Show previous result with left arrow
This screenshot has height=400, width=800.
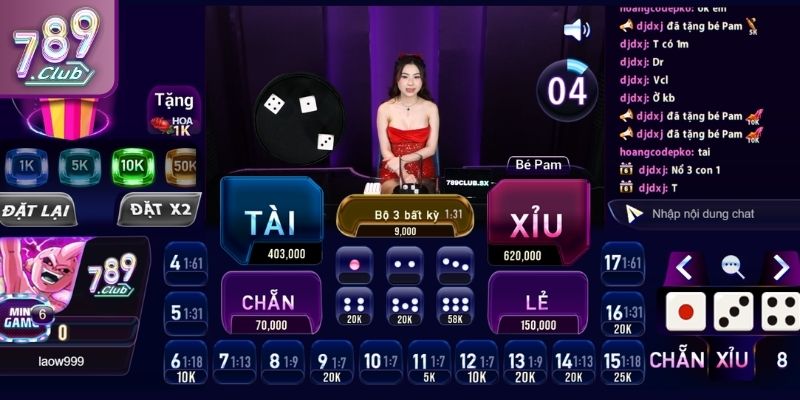pos(684,267)
